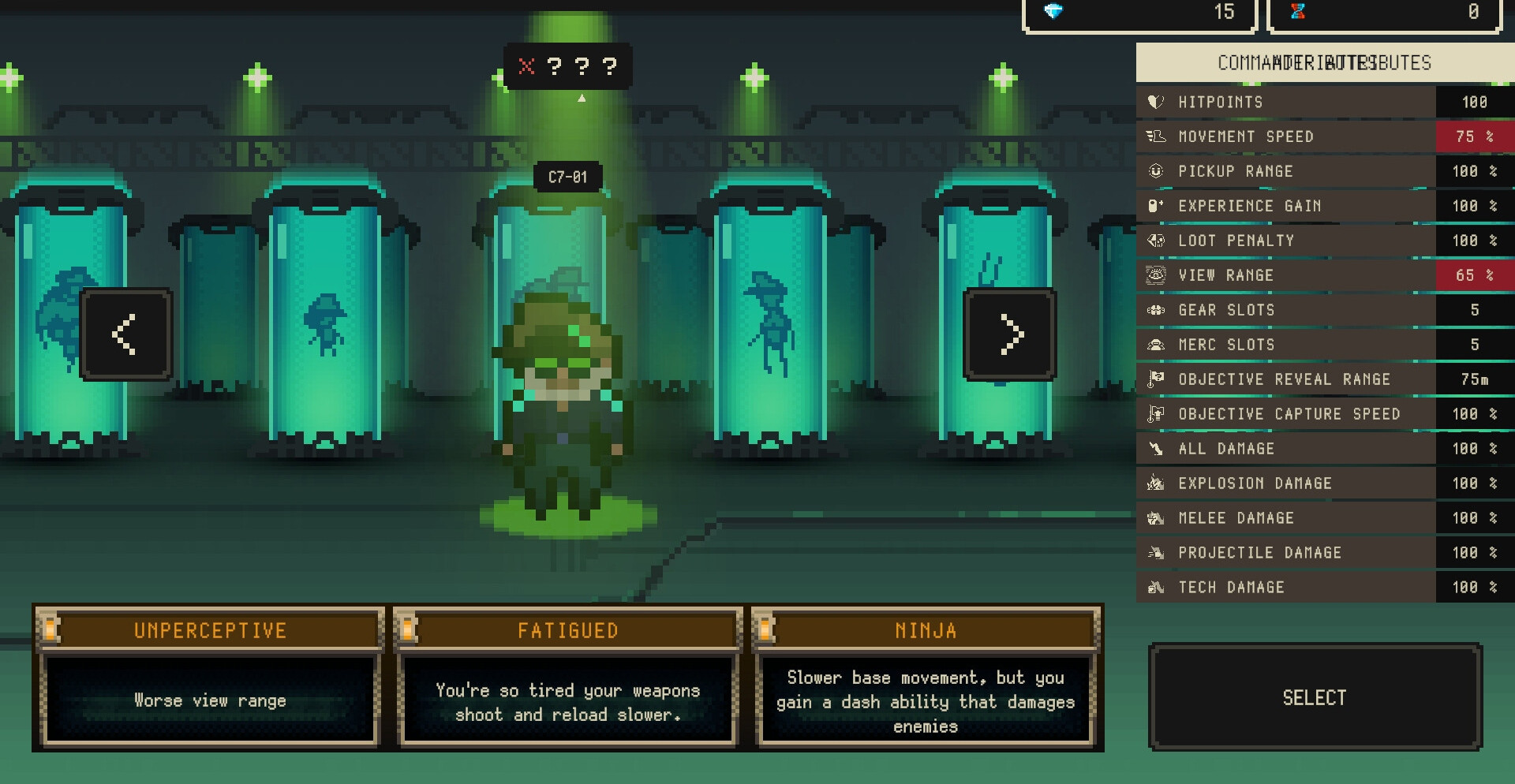Go to the previous commander with left arrow
The height and width of the screenshot is (784, 1515).
click(126, 334)
